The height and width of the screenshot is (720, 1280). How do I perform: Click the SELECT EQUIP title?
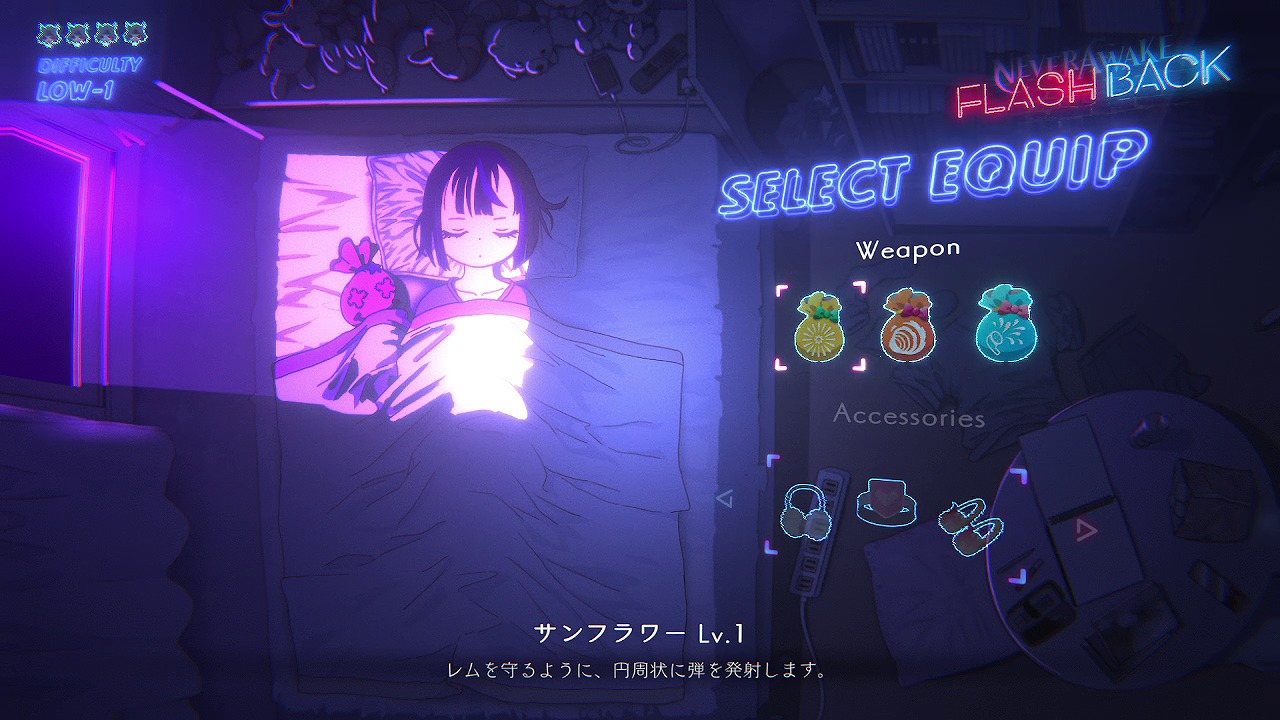point(935,182)
